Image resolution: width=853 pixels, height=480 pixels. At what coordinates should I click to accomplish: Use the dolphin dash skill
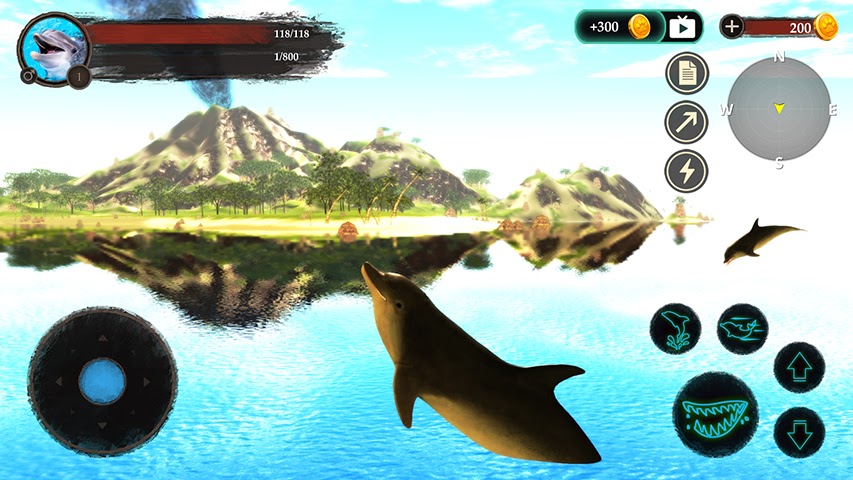pos(742,329)
